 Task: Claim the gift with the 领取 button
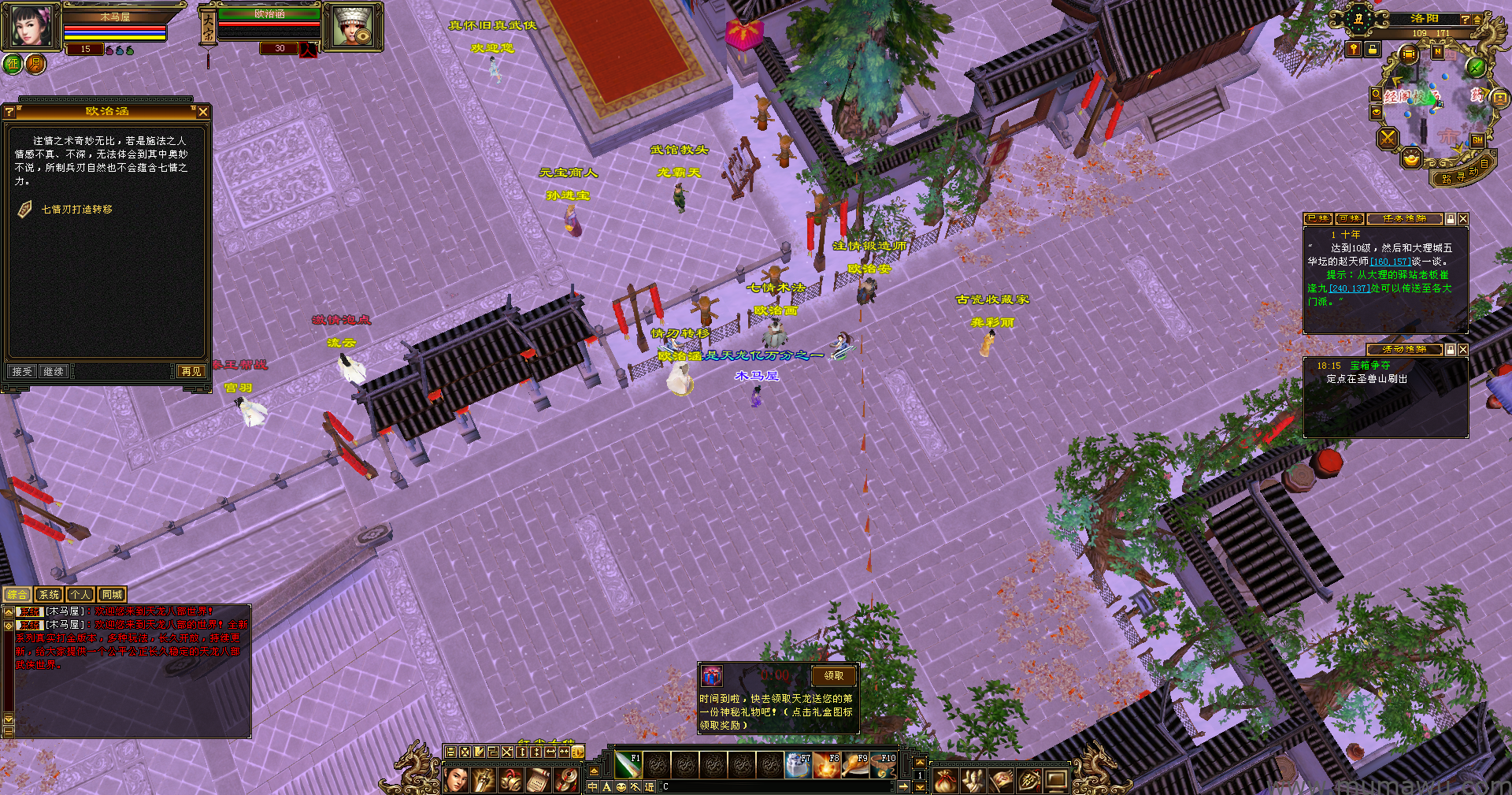(x=833, y=676)
